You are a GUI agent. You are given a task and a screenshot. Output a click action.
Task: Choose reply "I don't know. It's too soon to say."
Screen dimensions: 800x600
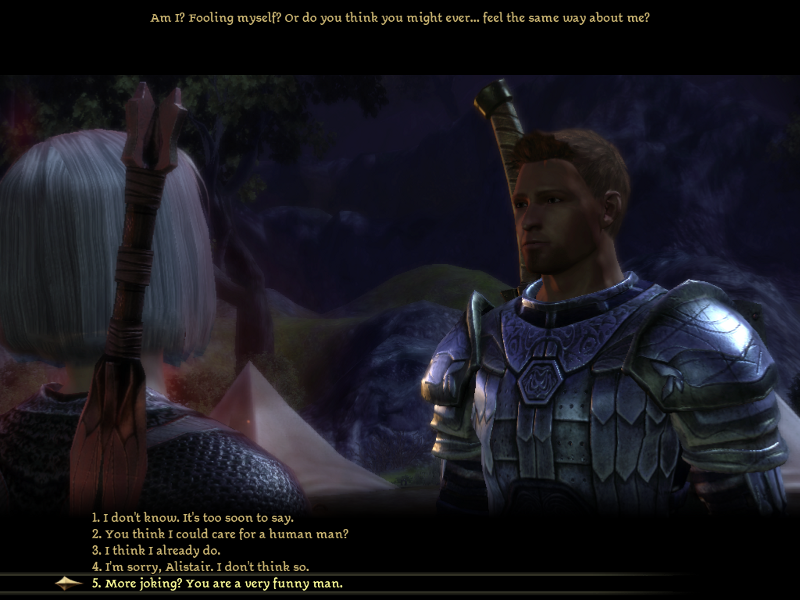tap(192, 518)
